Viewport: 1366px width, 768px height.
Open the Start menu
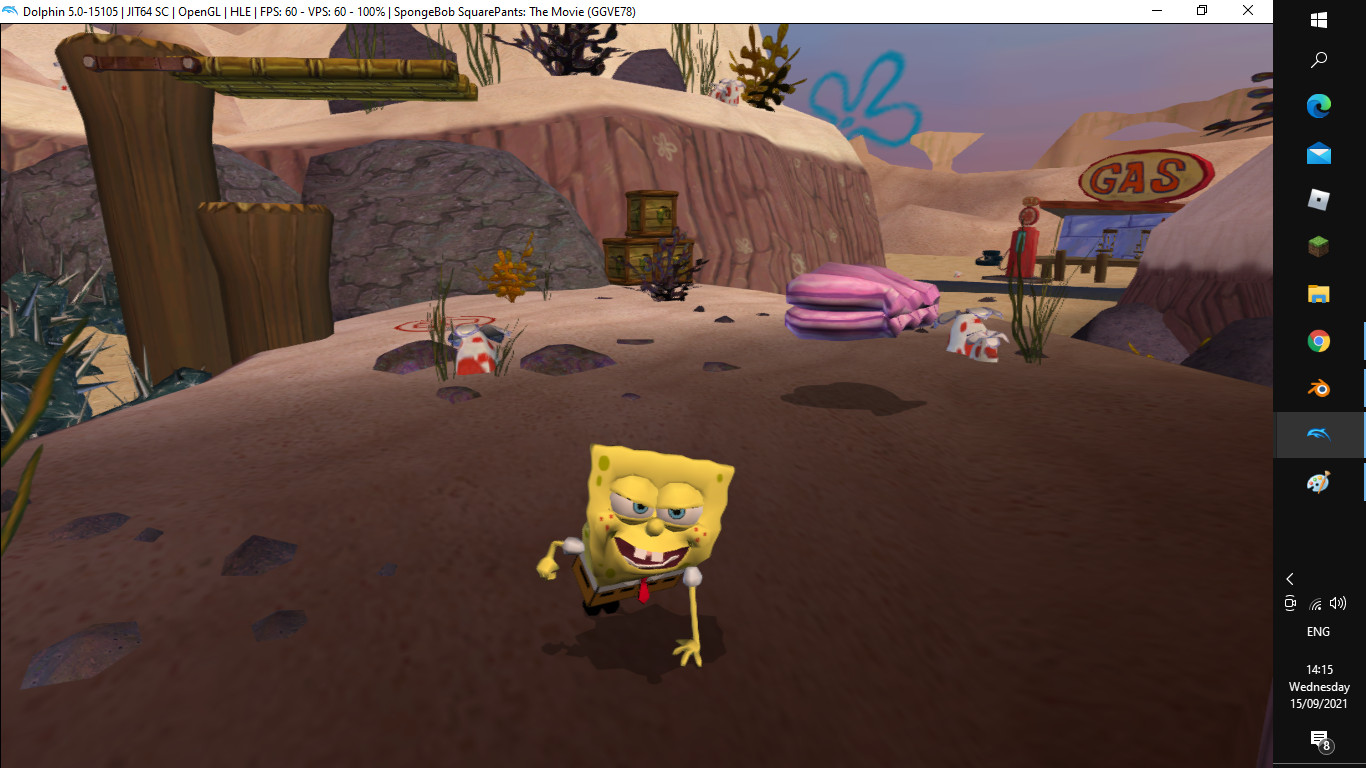(x=1318, y=18)
